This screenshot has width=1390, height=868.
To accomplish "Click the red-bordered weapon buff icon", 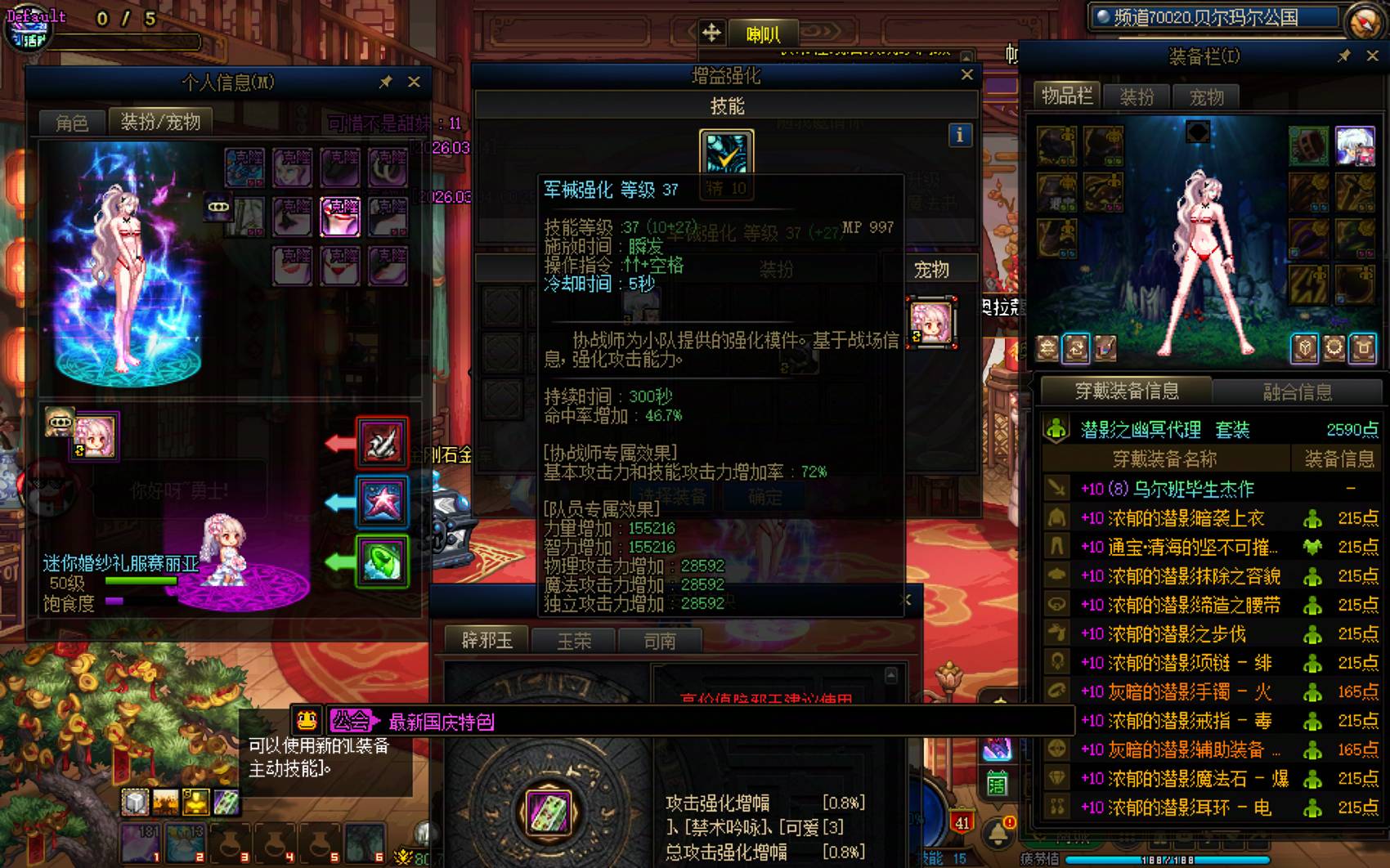I will (382, 444).
